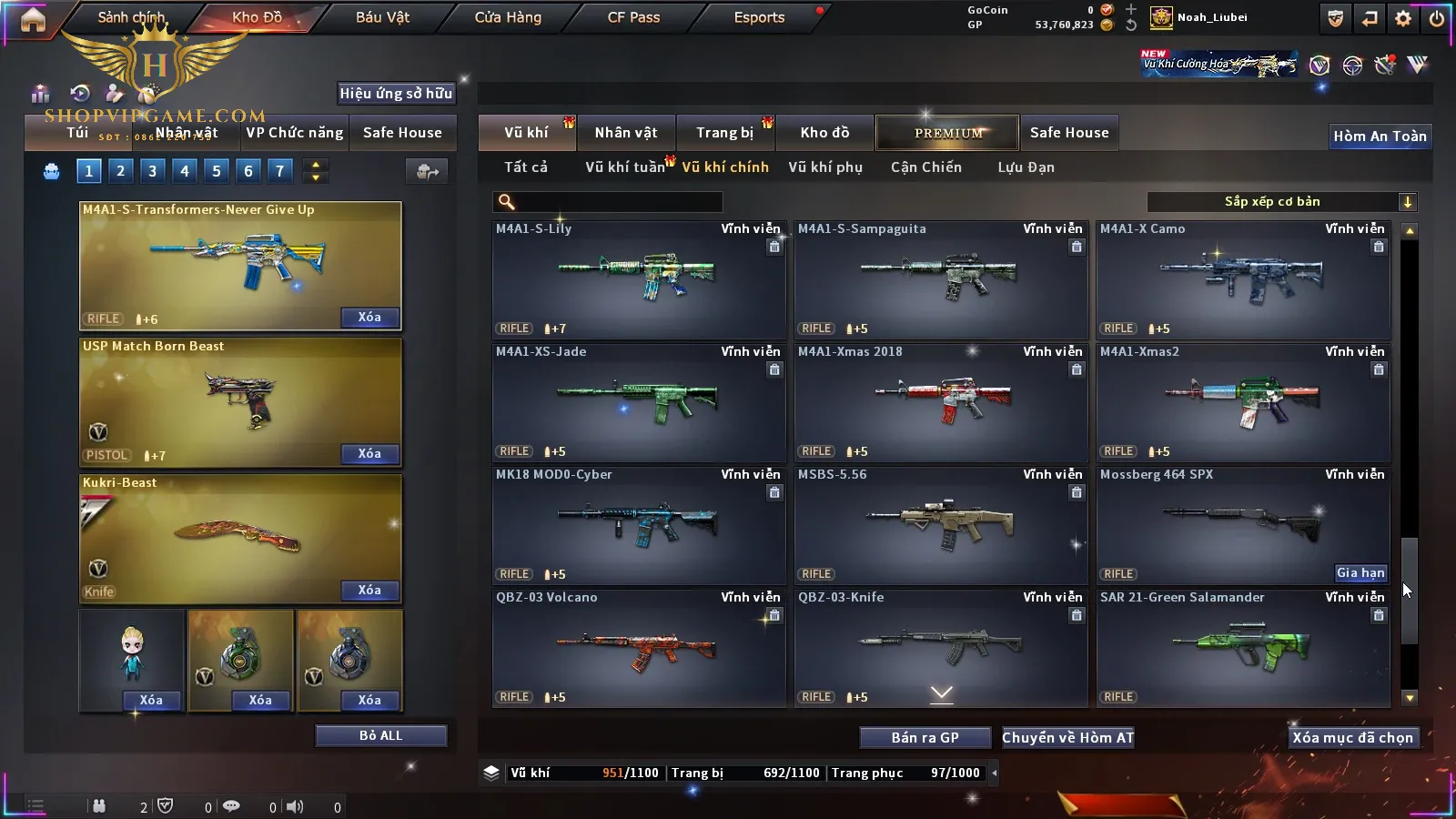Screen dimensions: 1456x819
Task: Select the M4A1-S-Lily rifle
Action: pyautogui.click(x=639, y=278)
